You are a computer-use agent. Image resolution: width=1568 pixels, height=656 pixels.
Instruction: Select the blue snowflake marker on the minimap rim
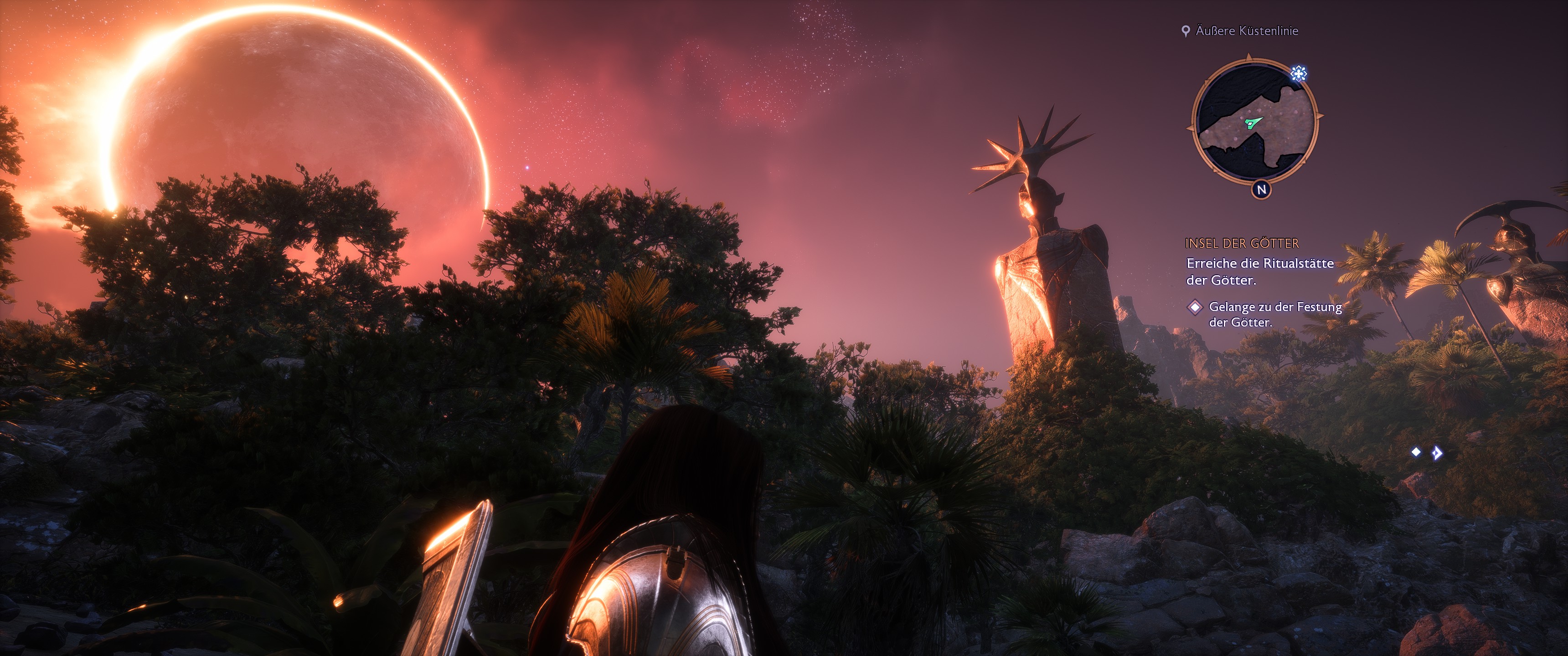(x=1298, y=74)
